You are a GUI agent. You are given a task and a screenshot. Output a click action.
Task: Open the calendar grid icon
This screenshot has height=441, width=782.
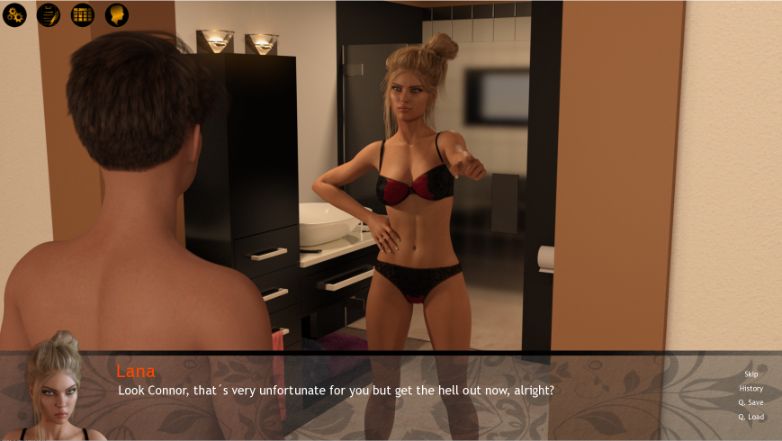(x=82, y=15)
